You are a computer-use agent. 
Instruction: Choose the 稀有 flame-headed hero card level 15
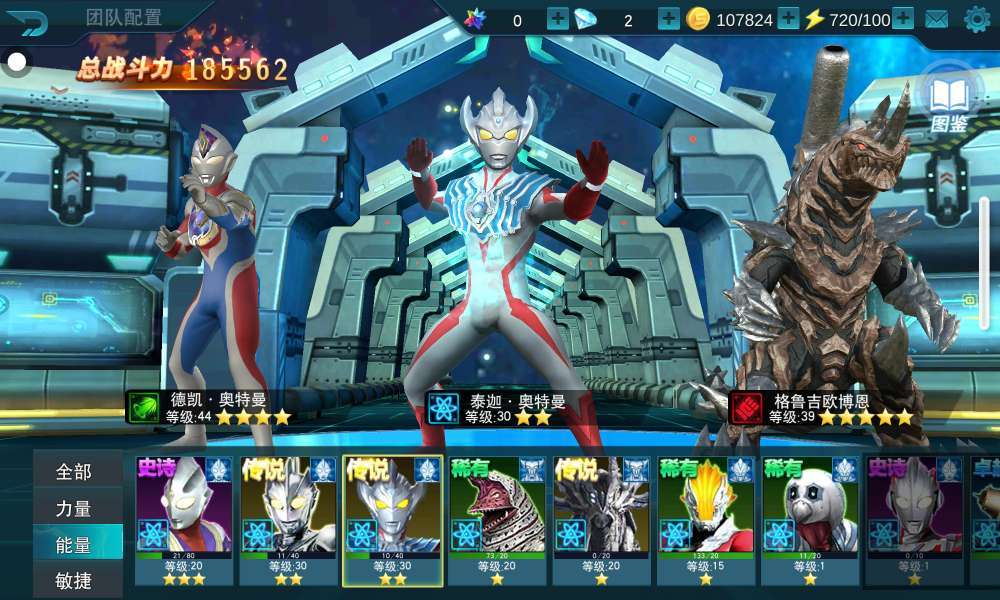705,520
